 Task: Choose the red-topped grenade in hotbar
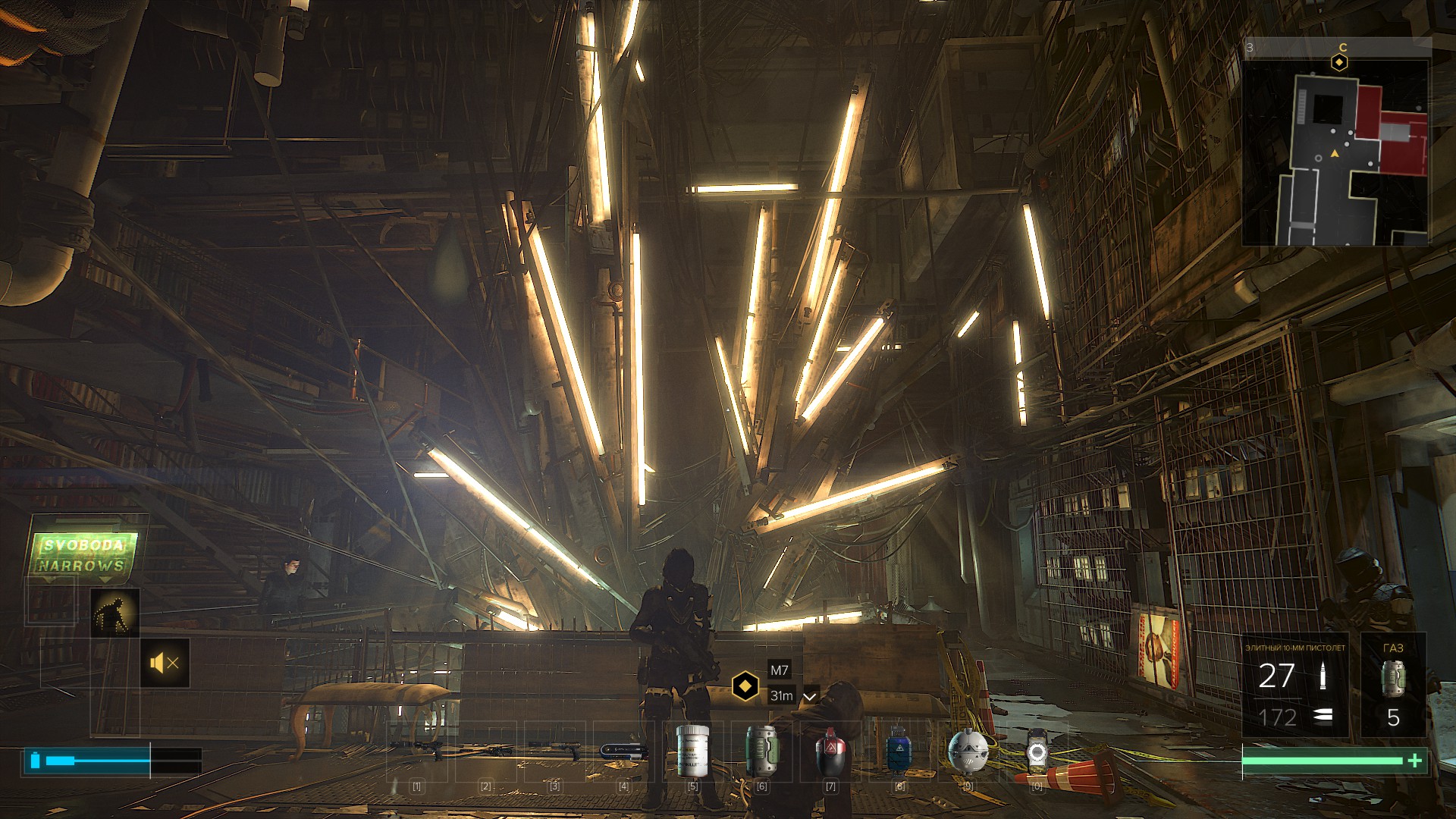point(830,751)
